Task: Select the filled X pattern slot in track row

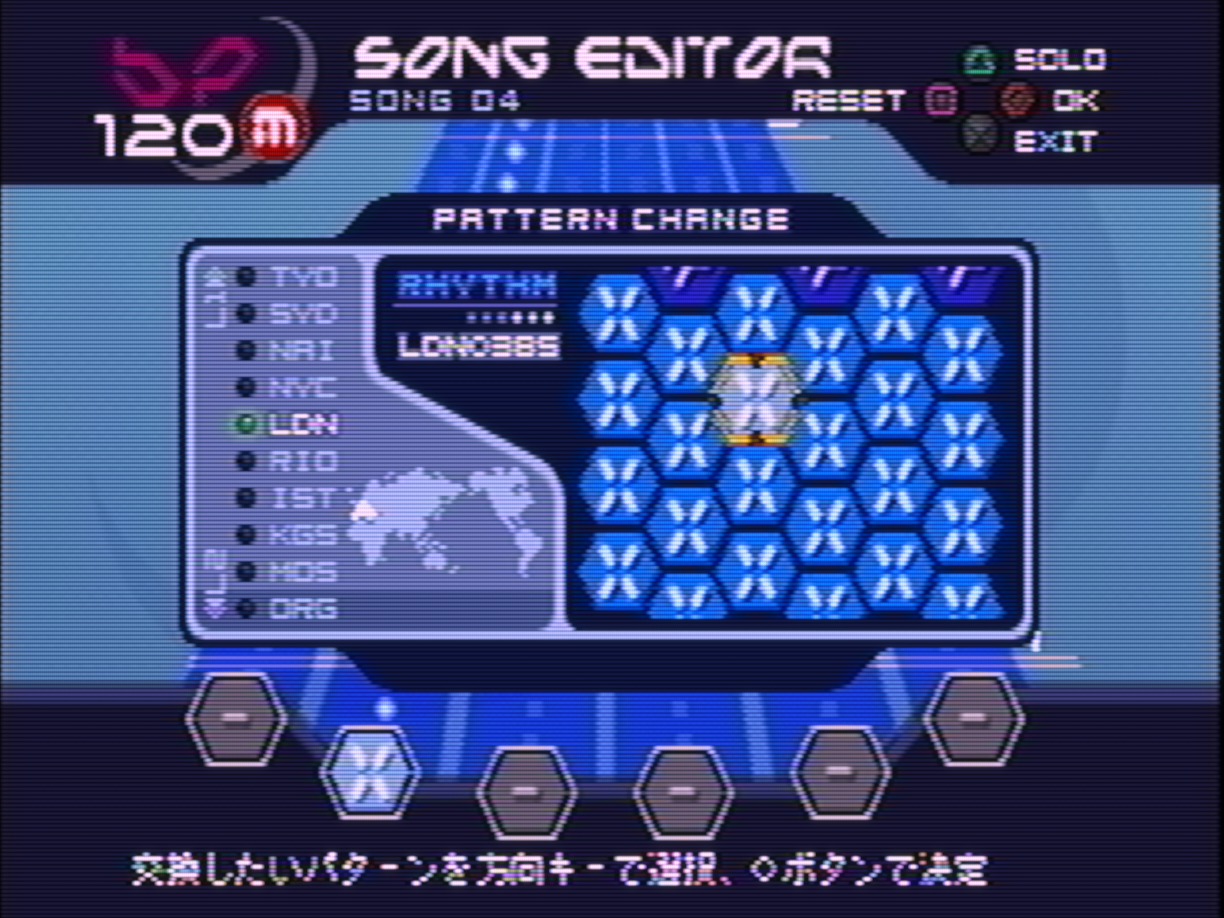Action: (368, 770)
